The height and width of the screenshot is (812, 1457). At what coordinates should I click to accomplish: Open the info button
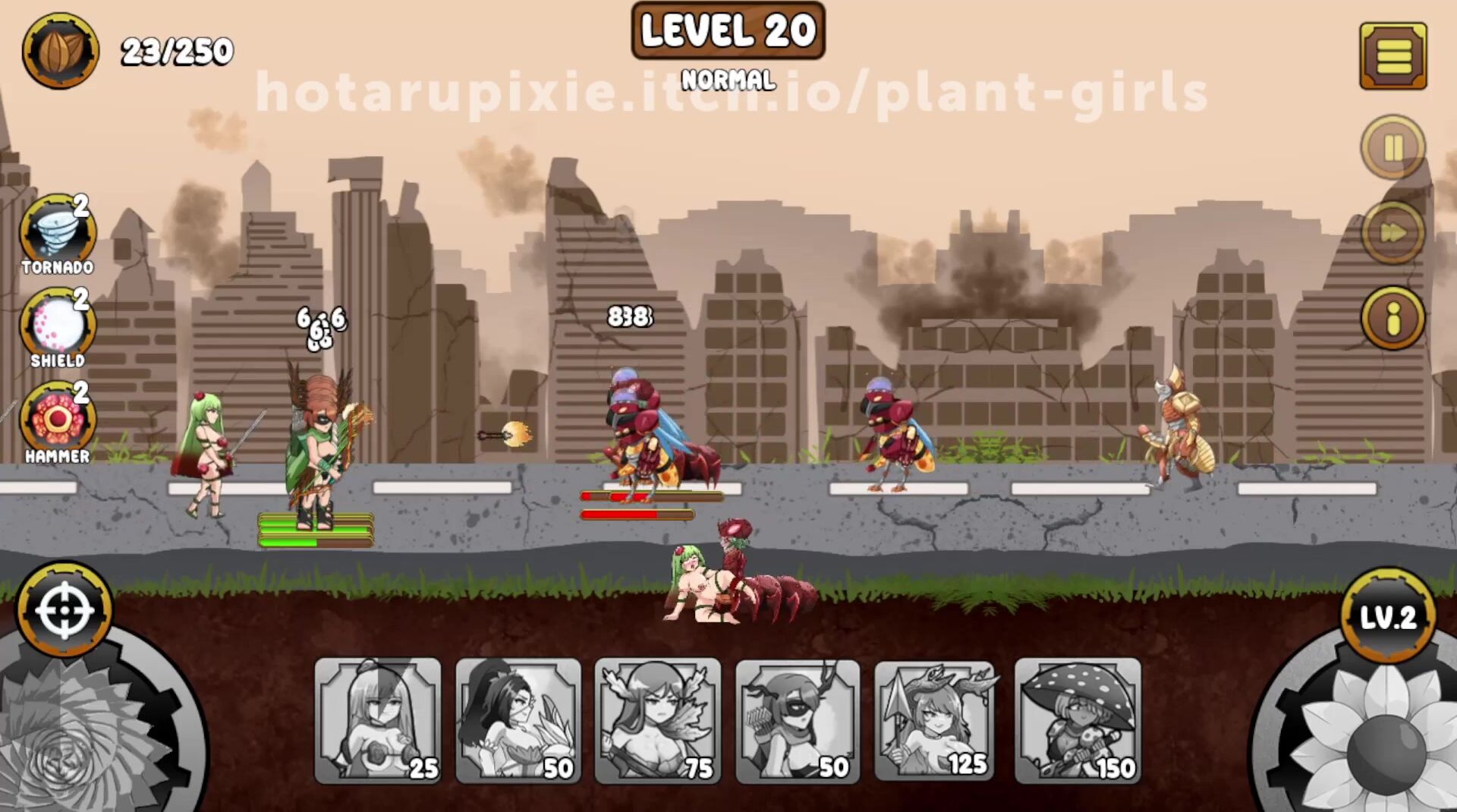(1392, 318)
